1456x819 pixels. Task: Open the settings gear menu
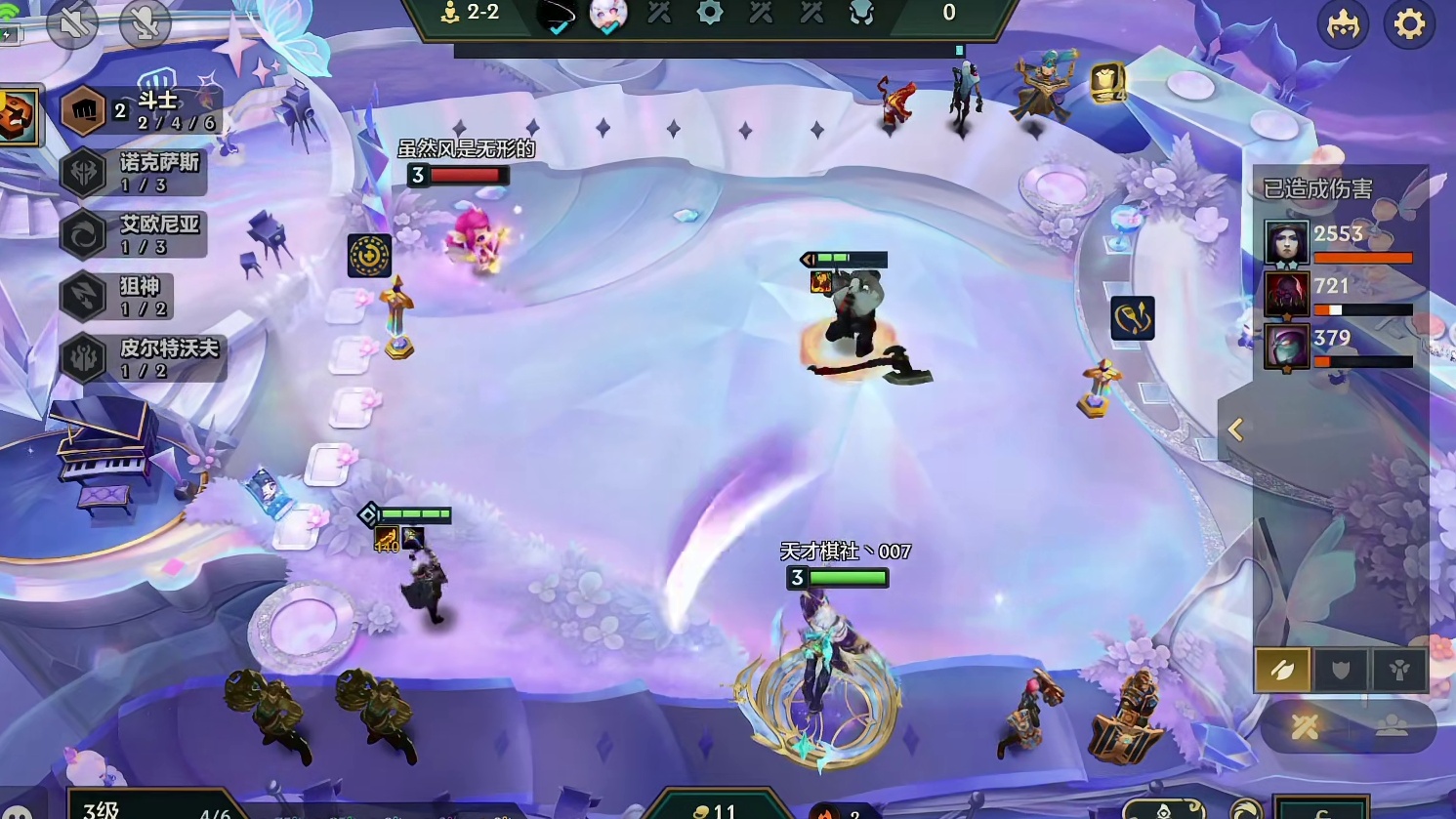[x=1409, y=23]
